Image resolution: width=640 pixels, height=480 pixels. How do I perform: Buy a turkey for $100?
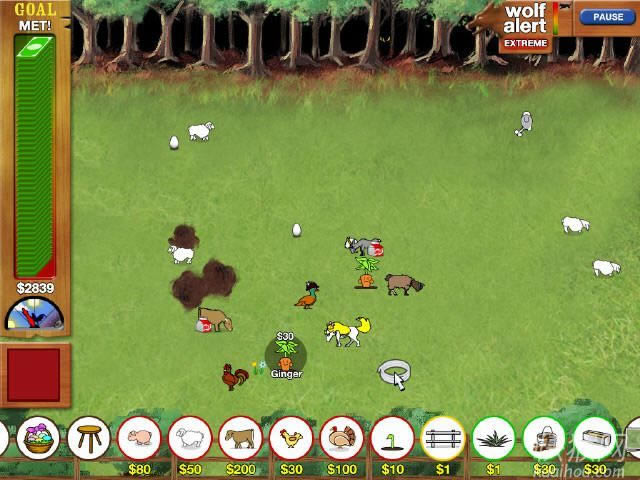[x=342, y=438]
